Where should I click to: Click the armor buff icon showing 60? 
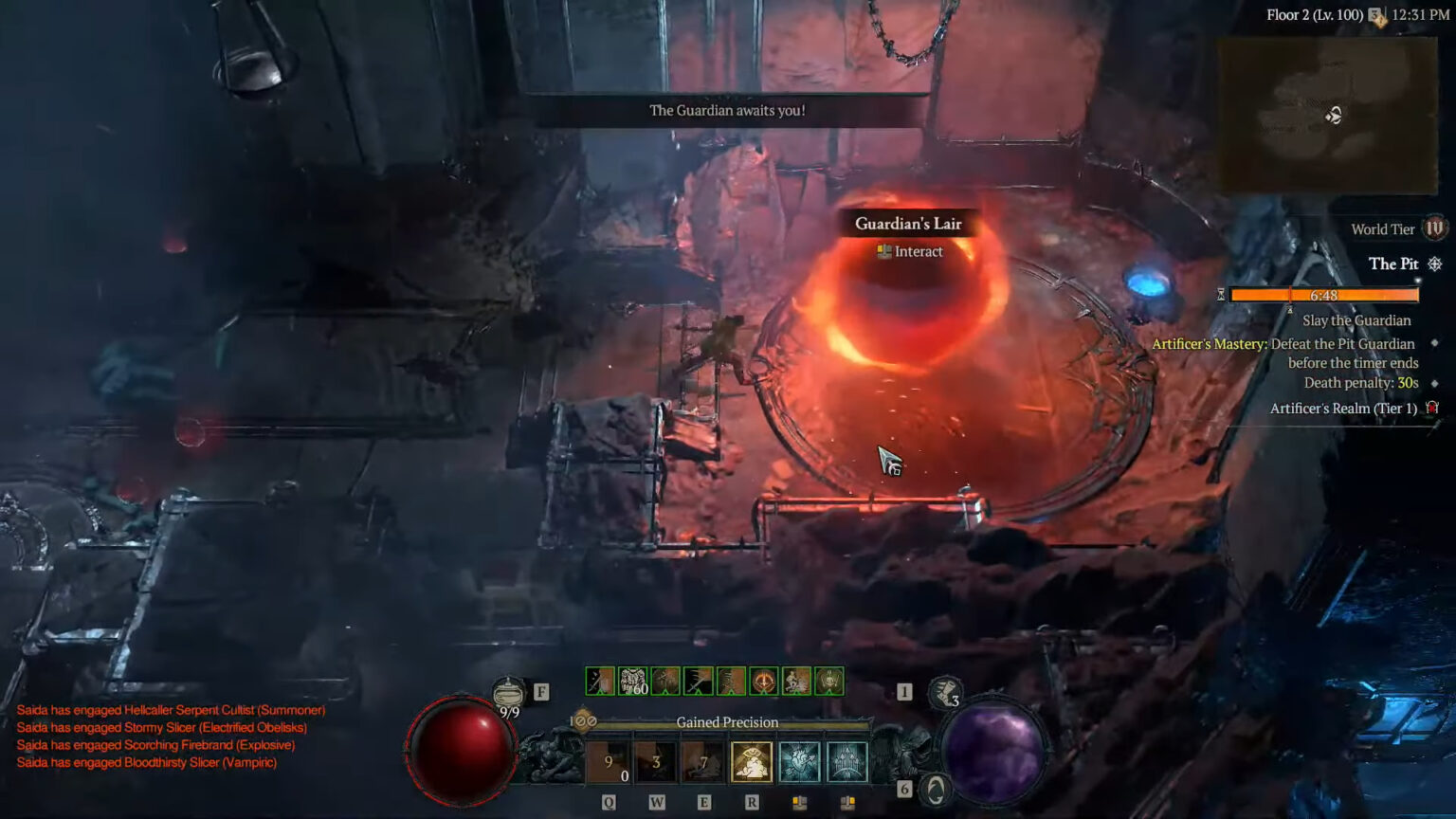(632, 680)
